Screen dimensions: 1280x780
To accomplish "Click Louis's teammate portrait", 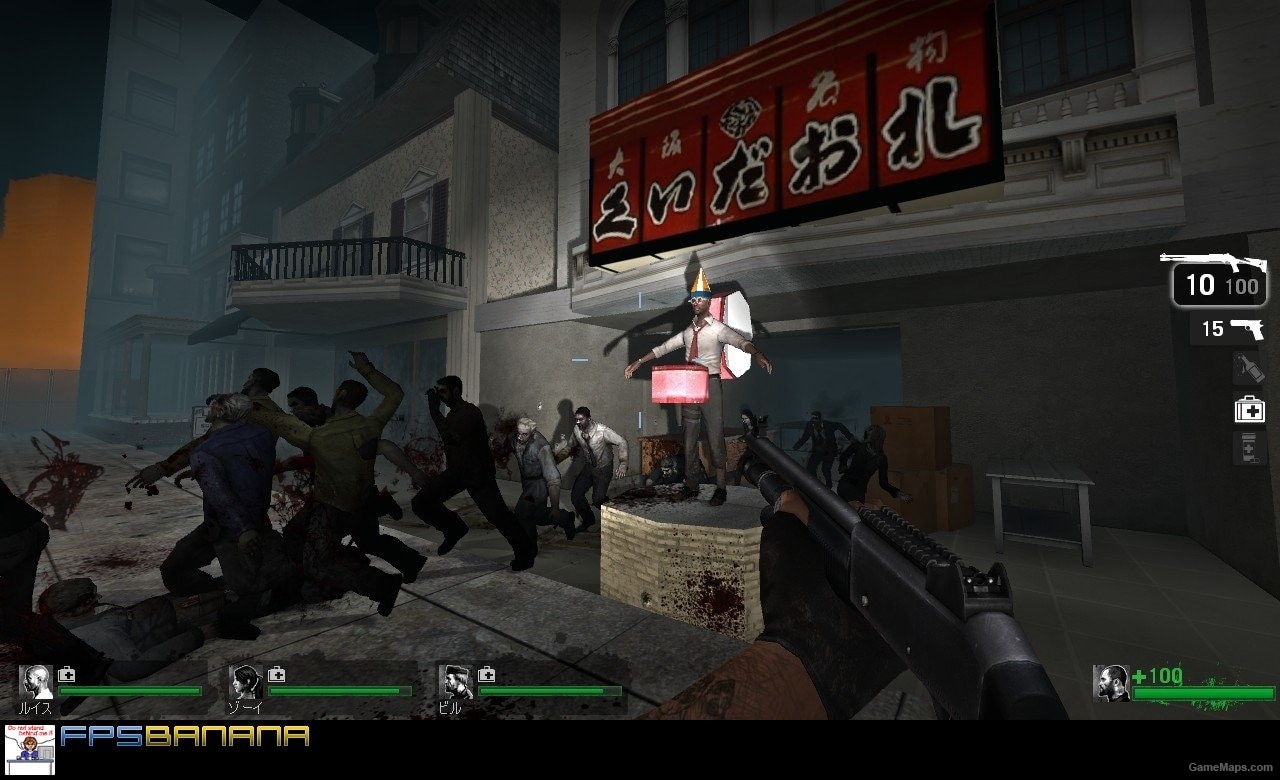I will 35,683.
